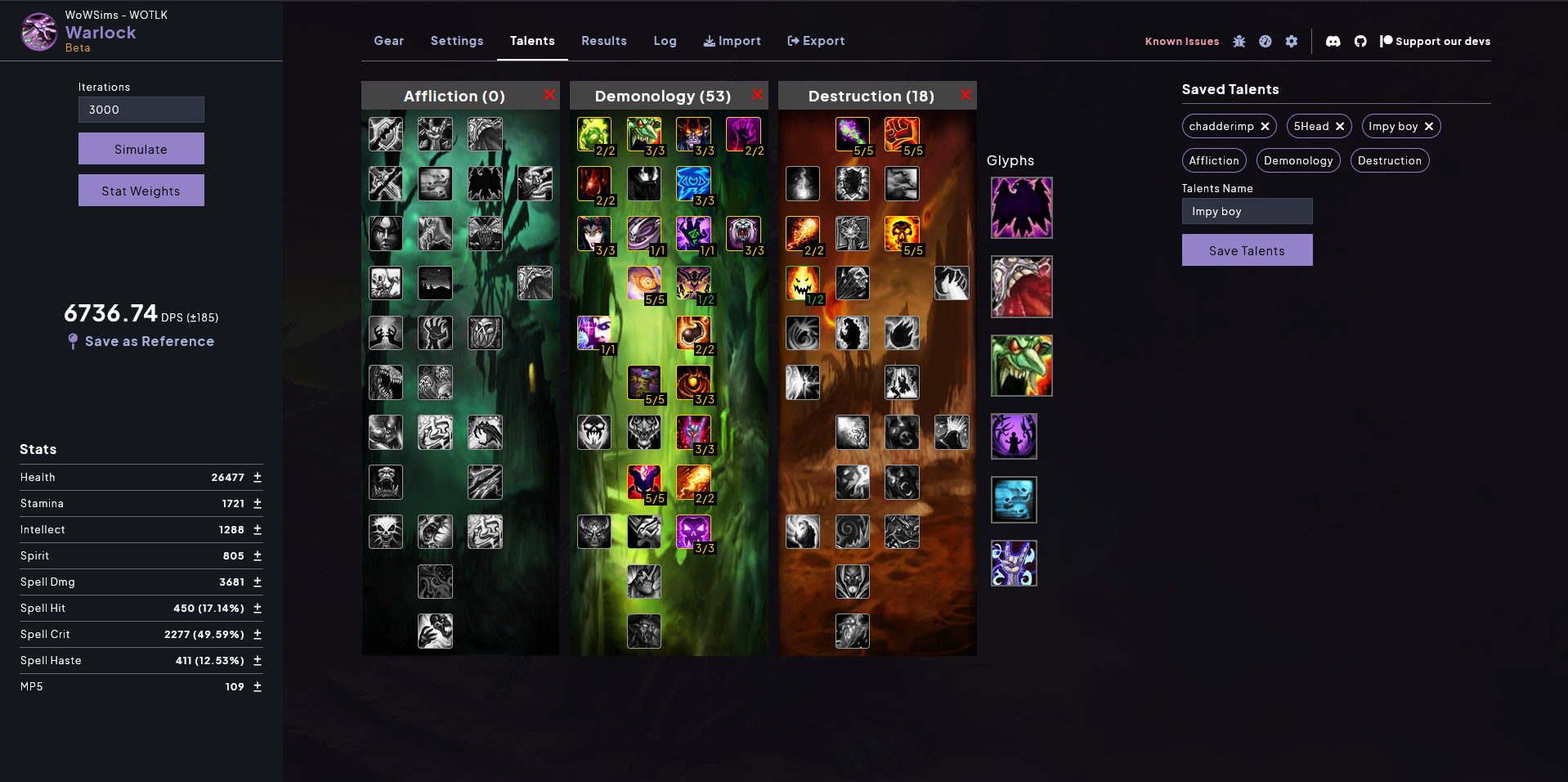Add a point to the Improved Imp talent

click(644, 135)
